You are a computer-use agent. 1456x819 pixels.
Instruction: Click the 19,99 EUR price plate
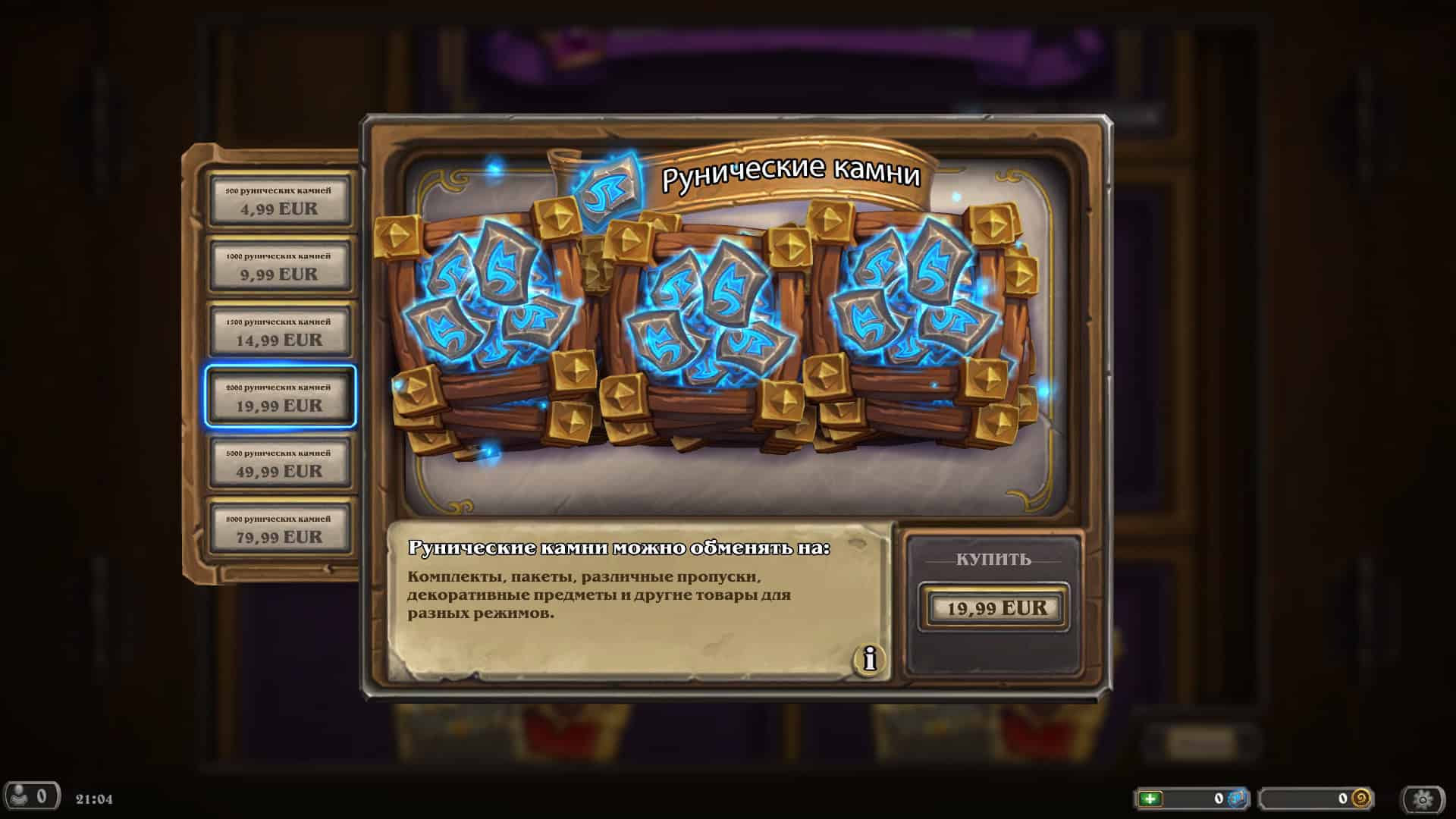[994, 607]
